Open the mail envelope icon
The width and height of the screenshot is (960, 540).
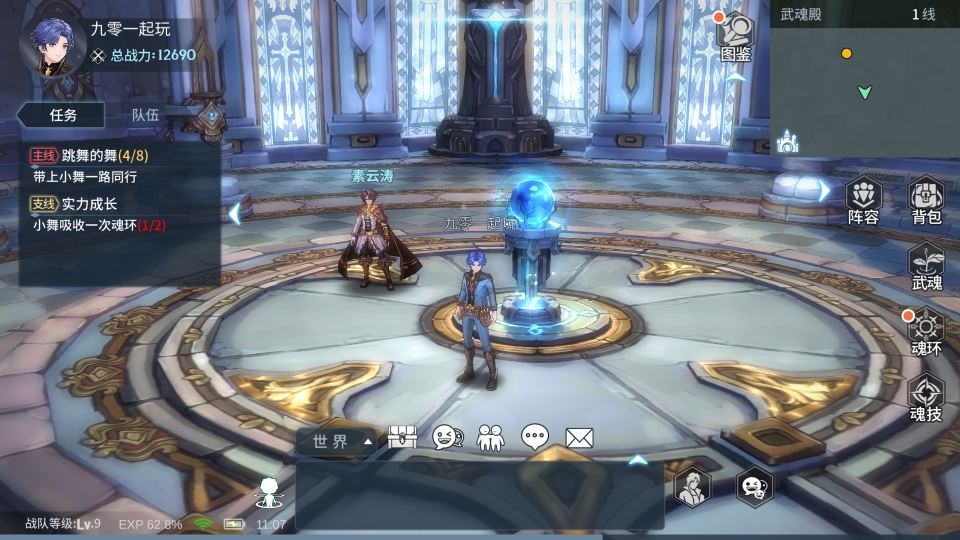(580, 437)
